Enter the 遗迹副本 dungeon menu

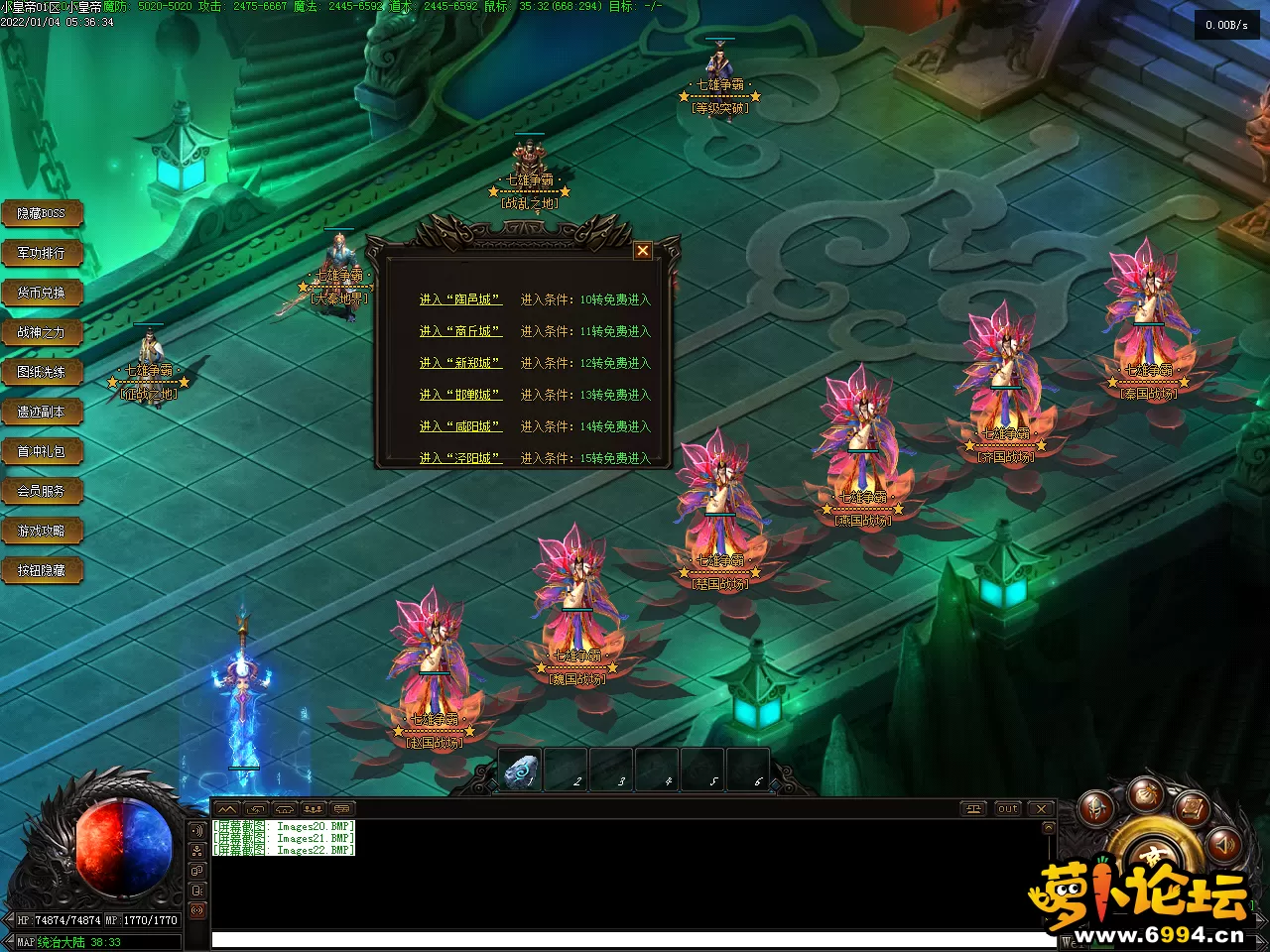[42, 412]
